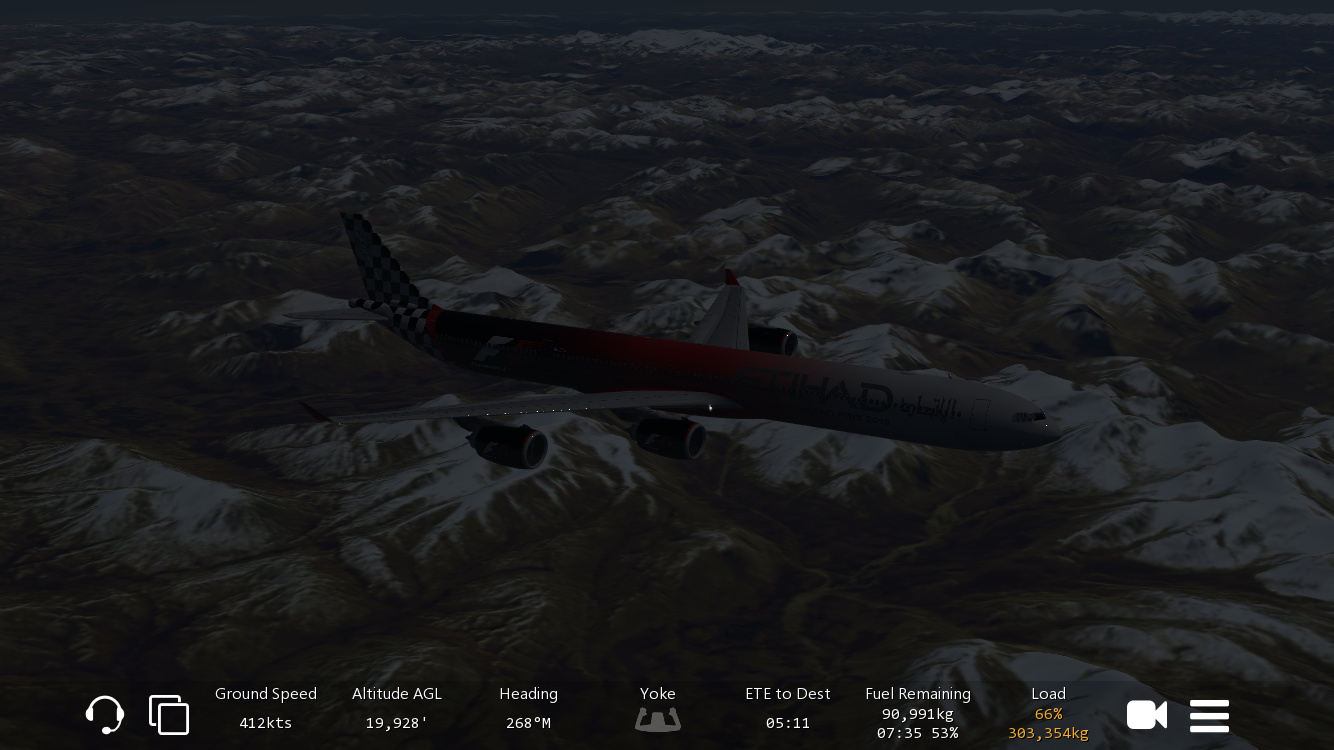Tap the Heading status item
This screenshot has width=1334, height=750.
(x=528, y=708)
